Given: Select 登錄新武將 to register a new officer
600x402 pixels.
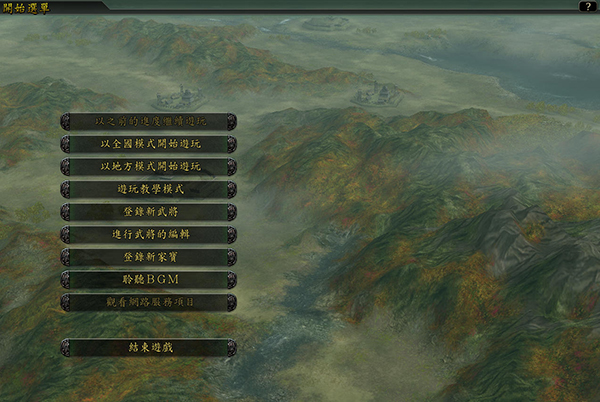Looking at the screenshot, I should coord(149,211).
